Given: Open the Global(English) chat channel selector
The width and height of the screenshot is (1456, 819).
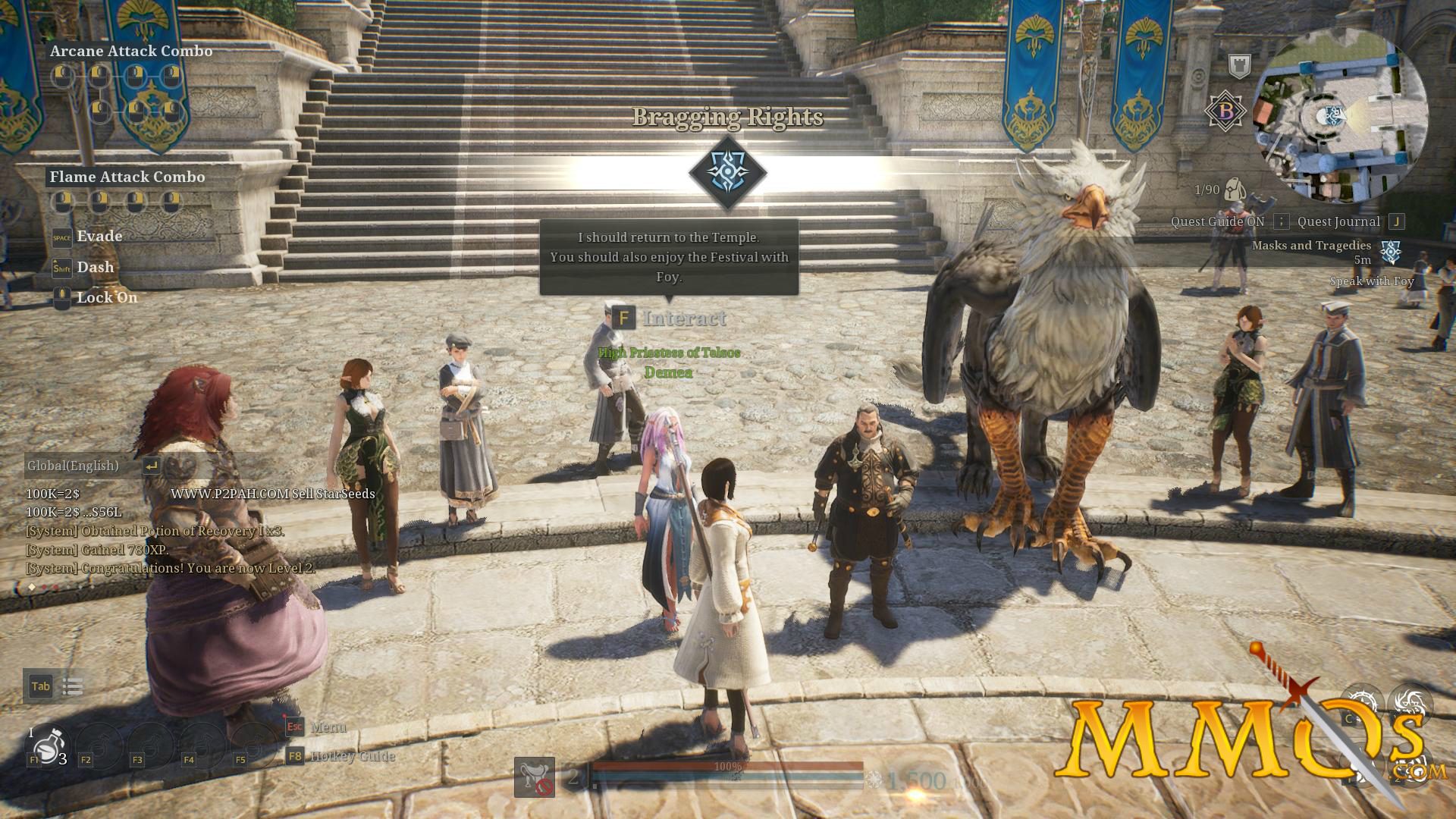Looking at the screenshot, I should coord(73,466).
